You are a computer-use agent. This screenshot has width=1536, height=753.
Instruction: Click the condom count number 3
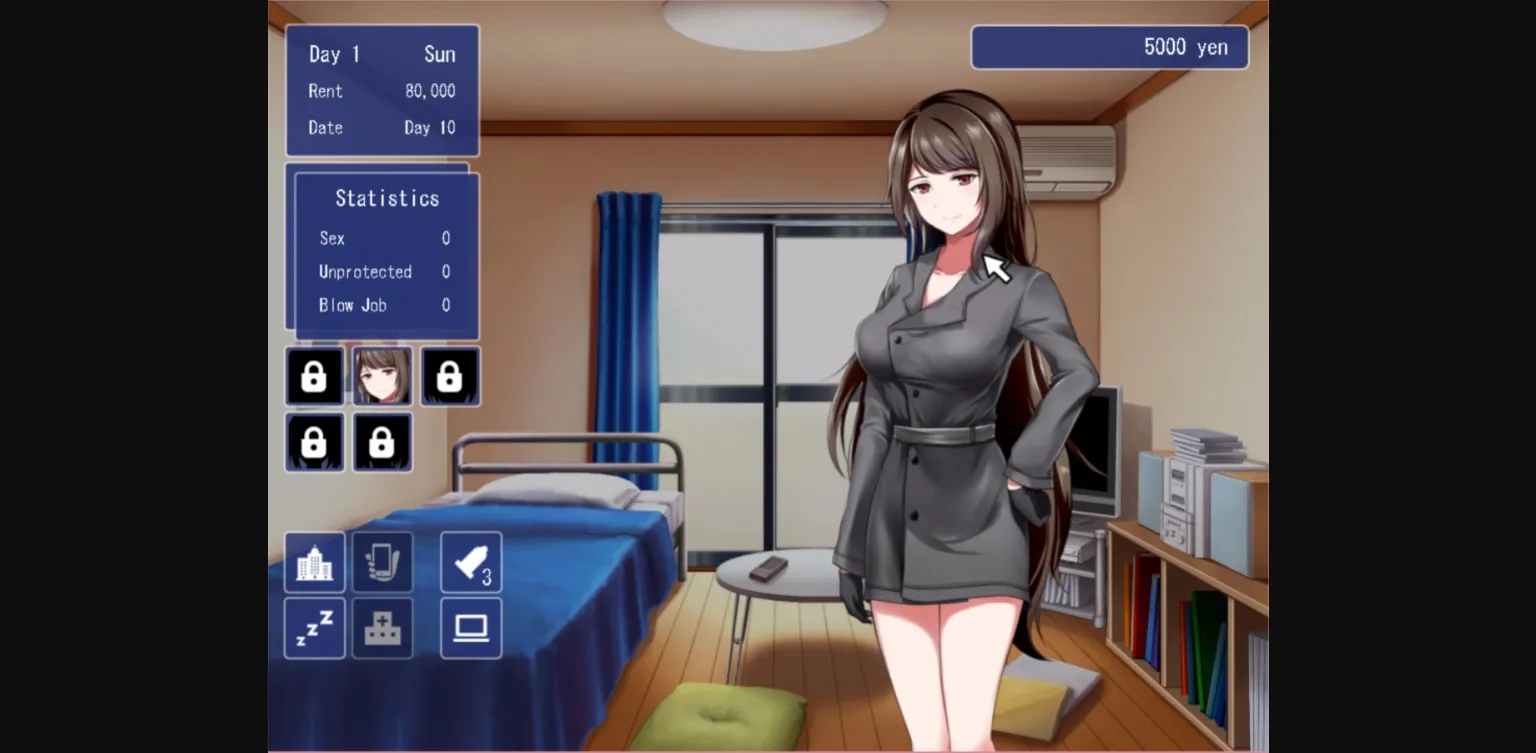click(x=486, y=576)
